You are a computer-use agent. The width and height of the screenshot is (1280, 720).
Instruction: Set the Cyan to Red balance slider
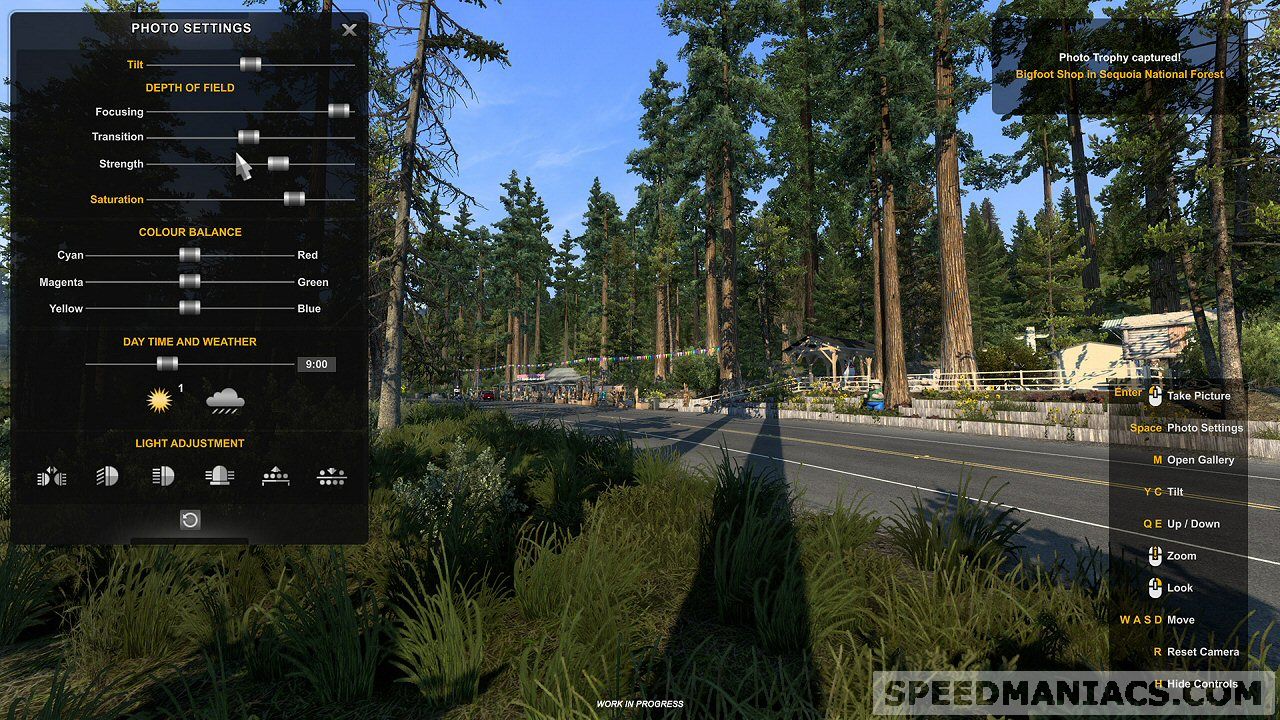tap(190, 255)
